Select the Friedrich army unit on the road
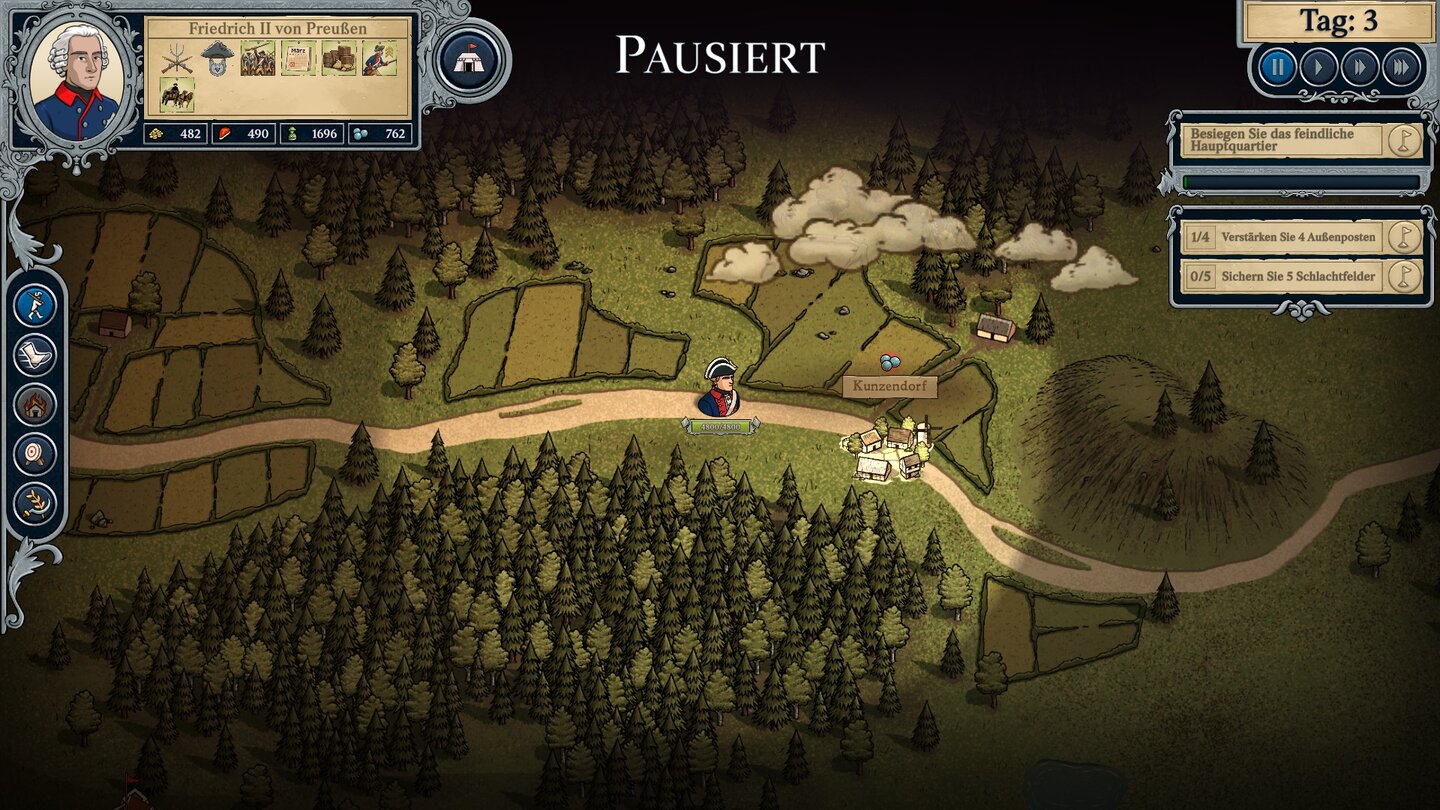1440x810 pixels. point(719,388)
